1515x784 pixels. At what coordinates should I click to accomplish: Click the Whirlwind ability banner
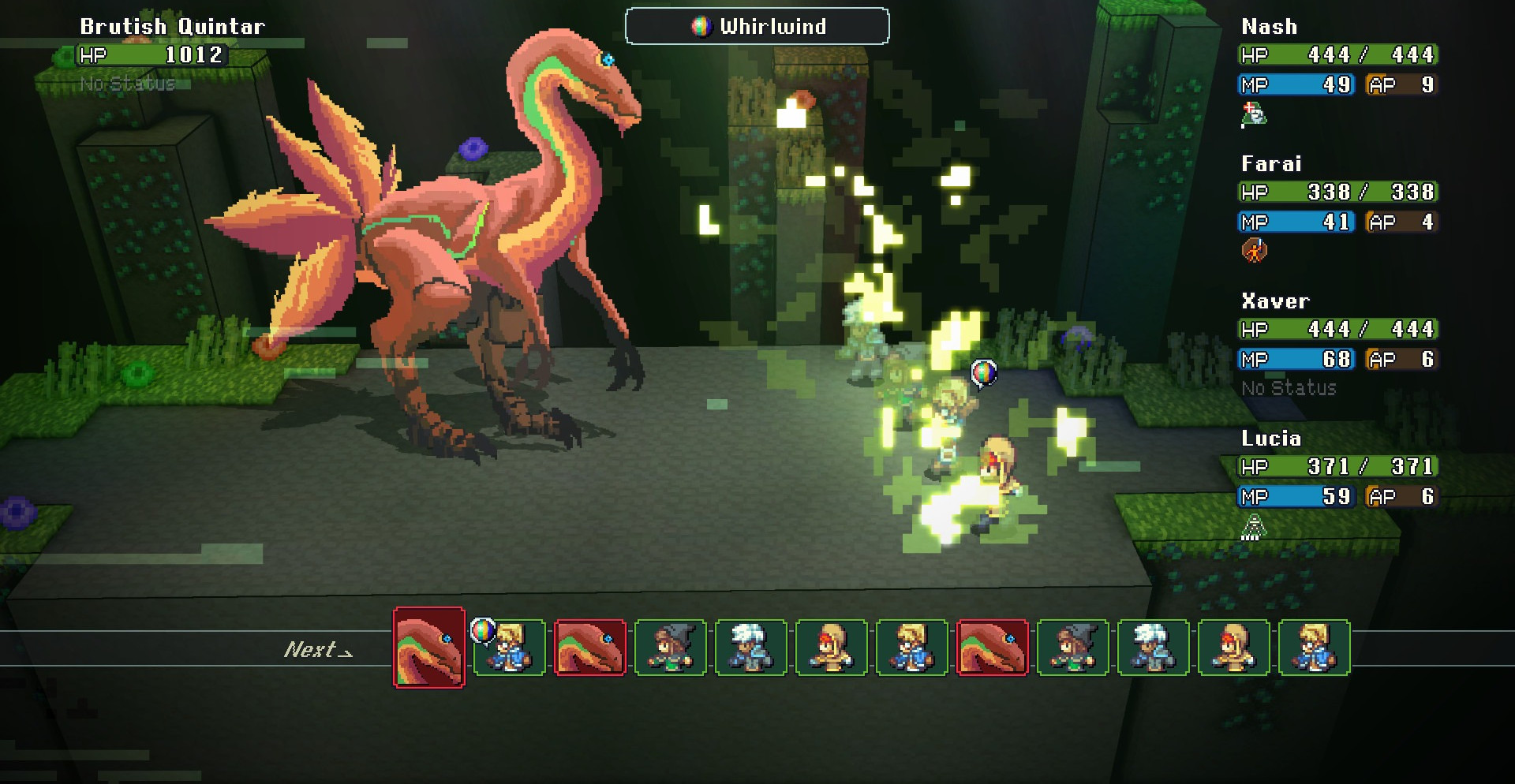tap(757, 27)
